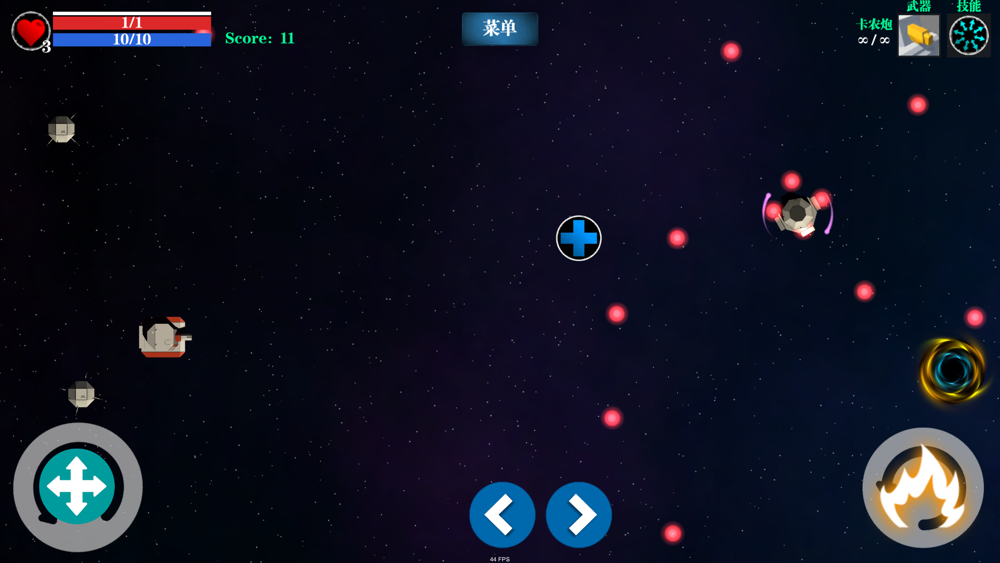The width and height of the screenshot is (1000, 563).
Task: Click the left arrow button
Action: coord(502,515)
